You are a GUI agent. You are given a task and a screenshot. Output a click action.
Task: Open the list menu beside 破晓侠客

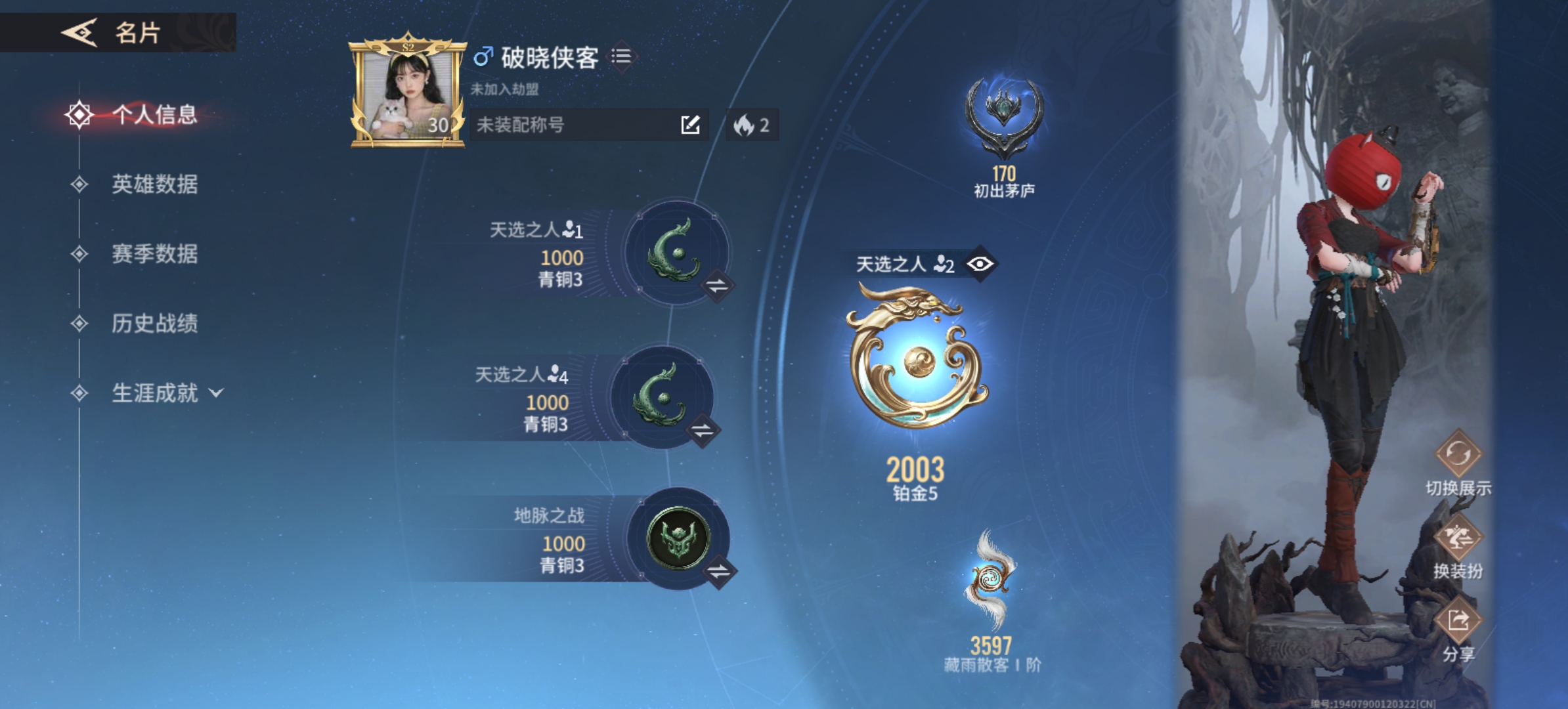(621, 56)
